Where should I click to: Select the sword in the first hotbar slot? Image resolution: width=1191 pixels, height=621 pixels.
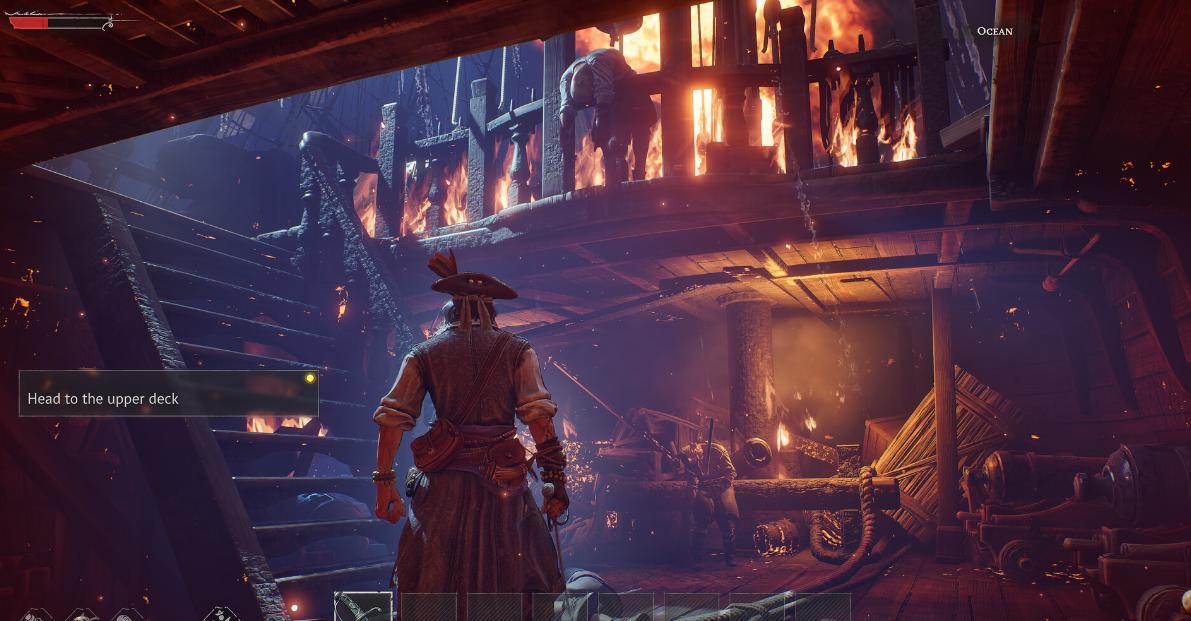pyautogui.click(x=363, y=607)
